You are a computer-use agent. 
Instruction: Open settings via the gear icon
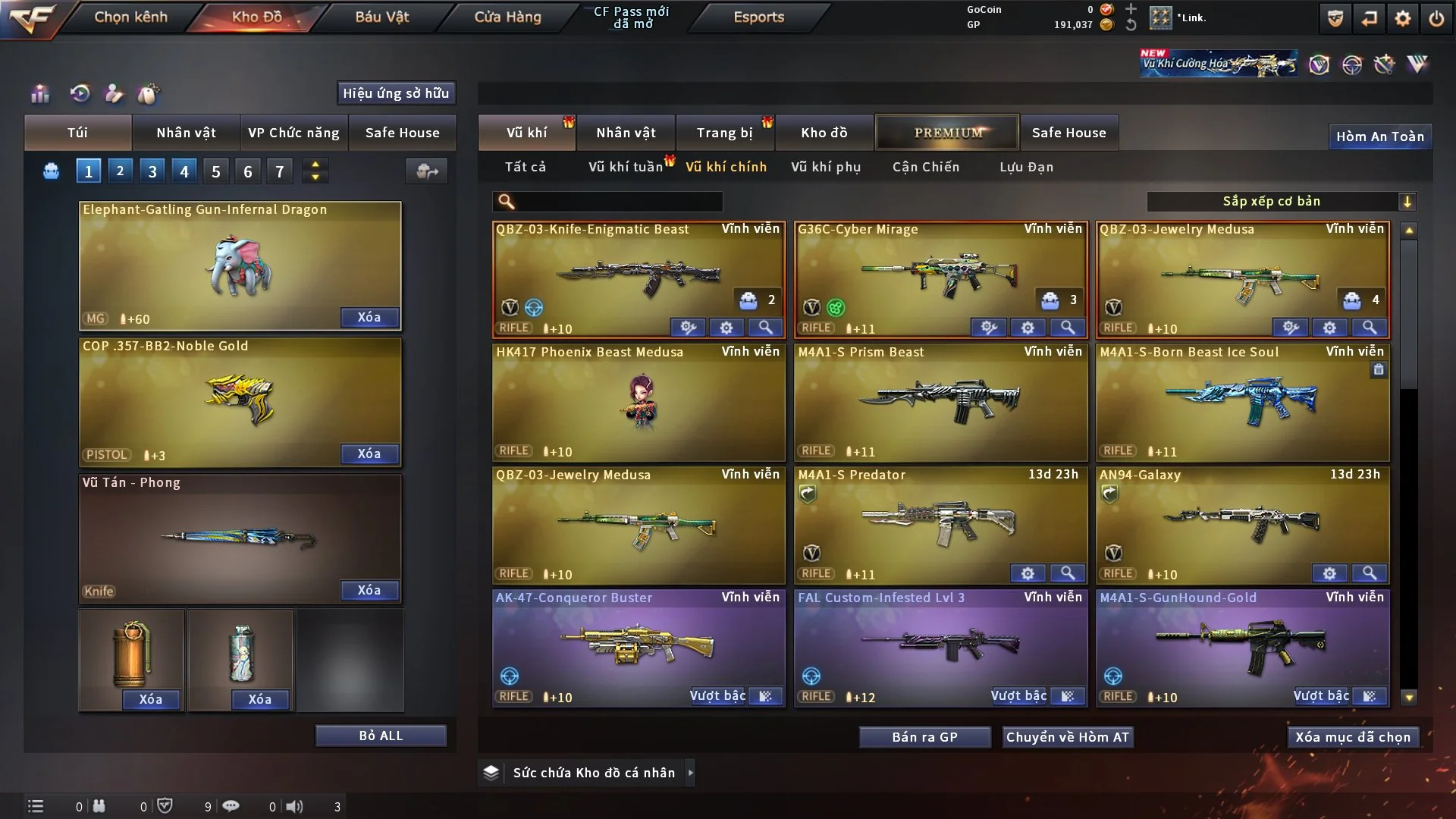tap(1402, 18)
